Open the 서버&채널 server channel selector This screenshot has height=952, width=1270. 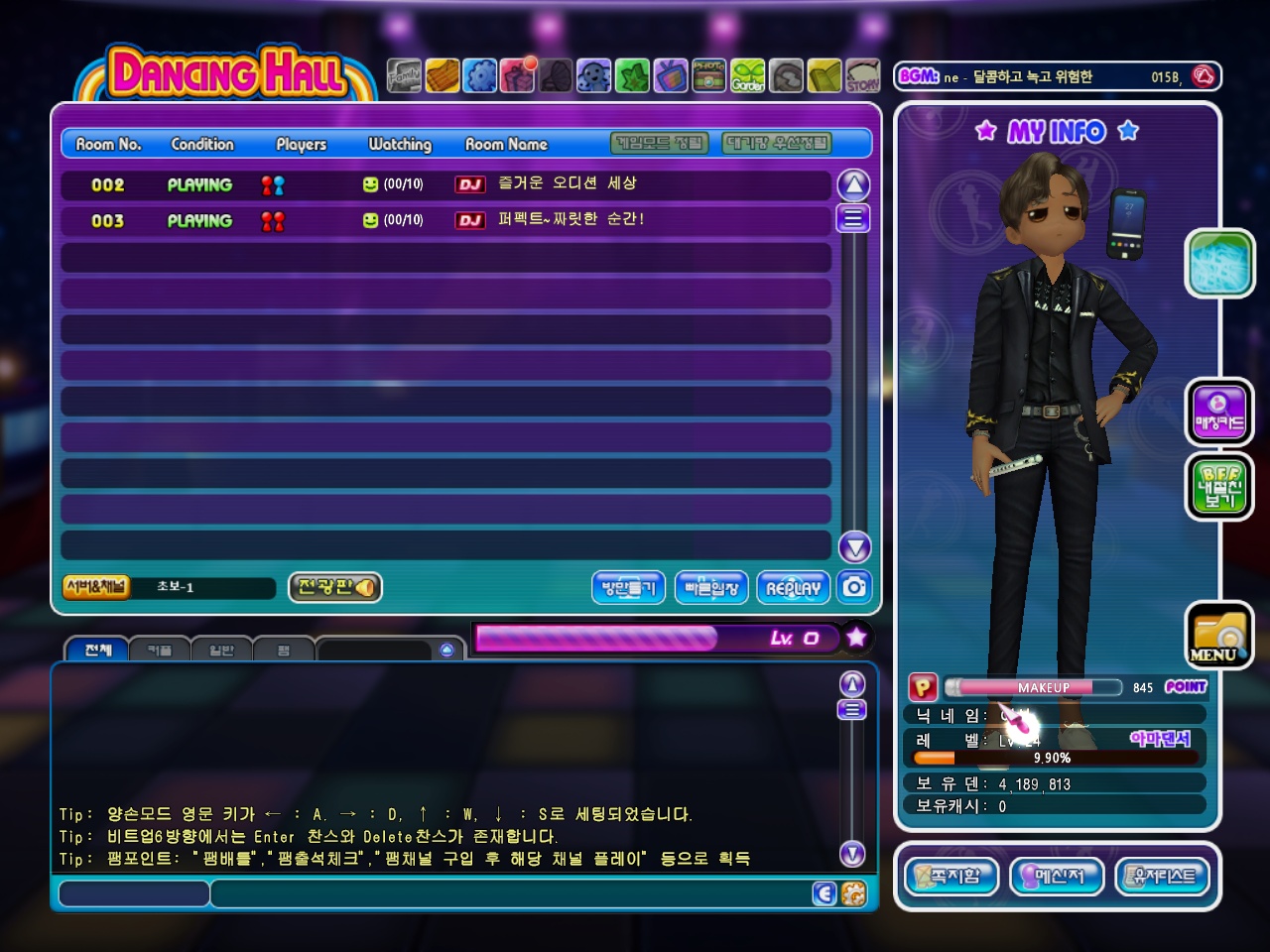96,587
